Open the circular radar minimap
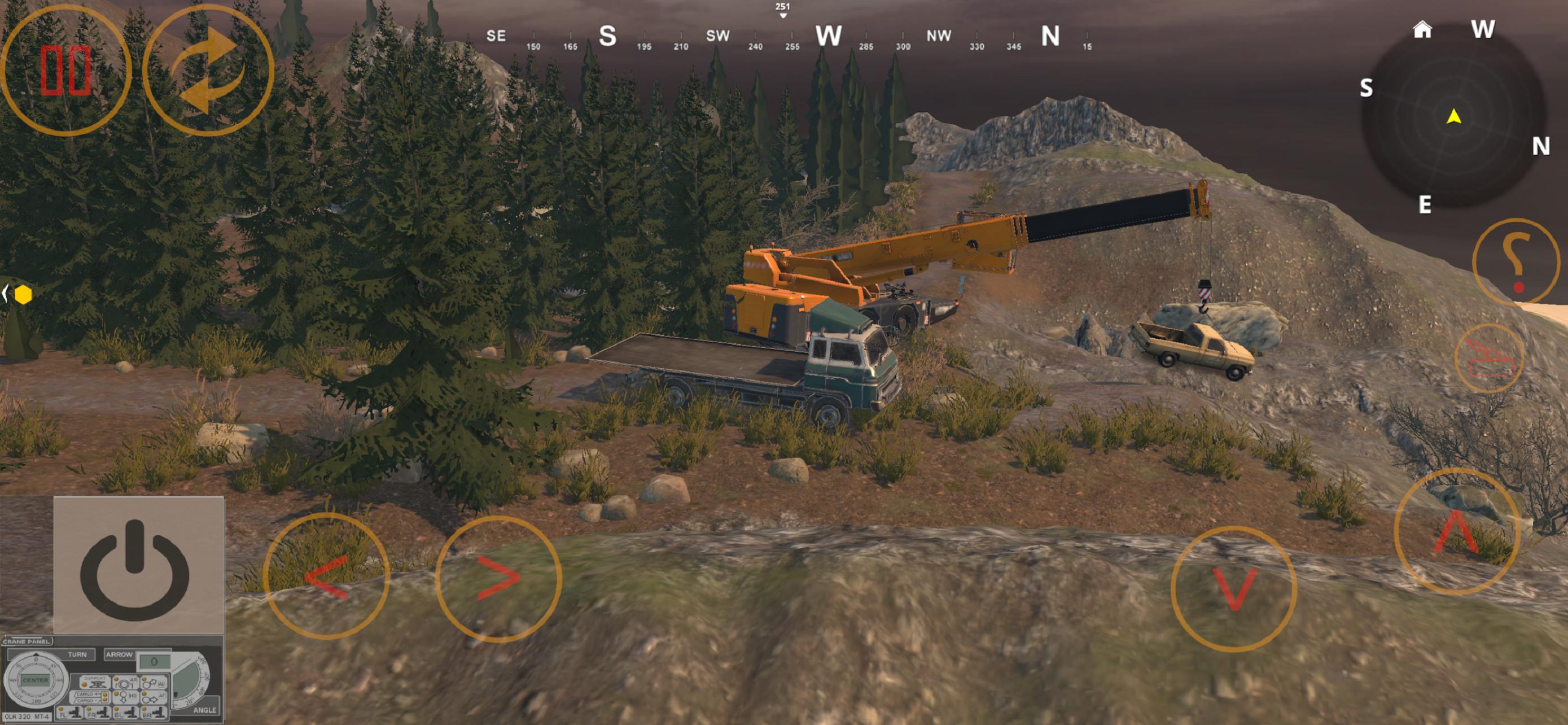The height and width of the screenshot is (725, 1568). pyautogui.click(x=1453, y=117)
